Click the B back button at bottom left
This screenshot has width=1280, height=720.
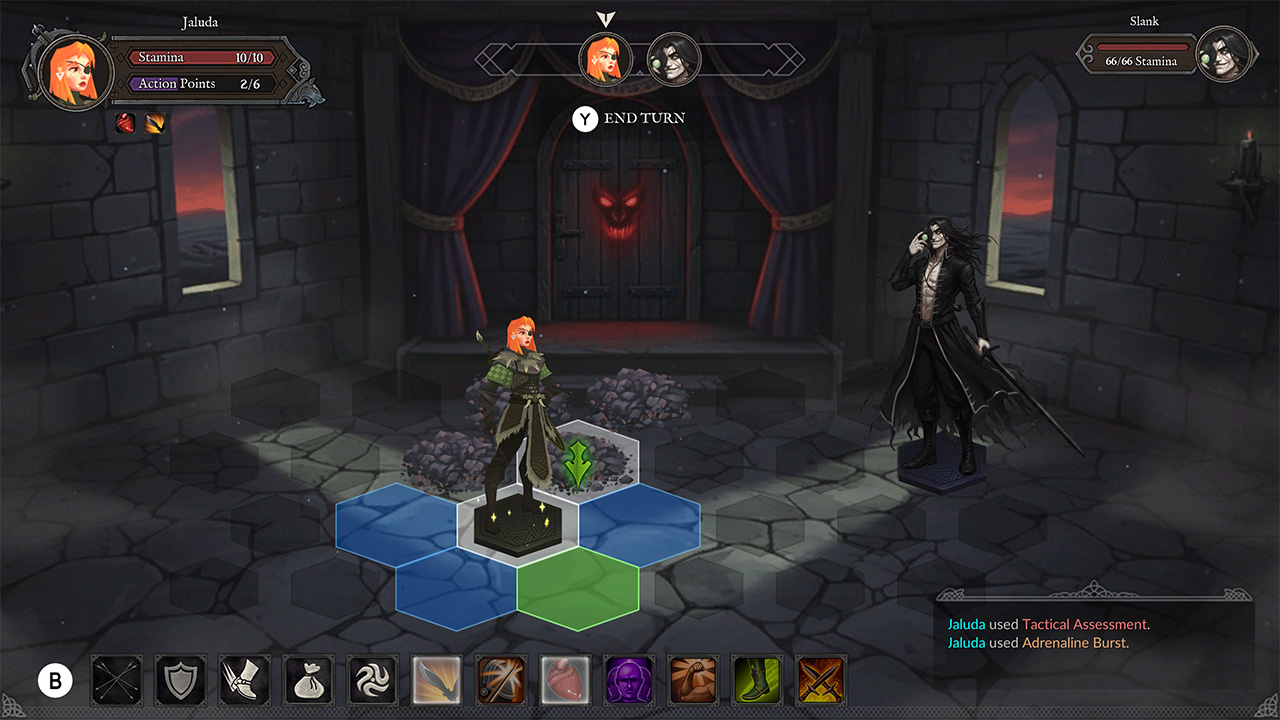pos(55,680)
